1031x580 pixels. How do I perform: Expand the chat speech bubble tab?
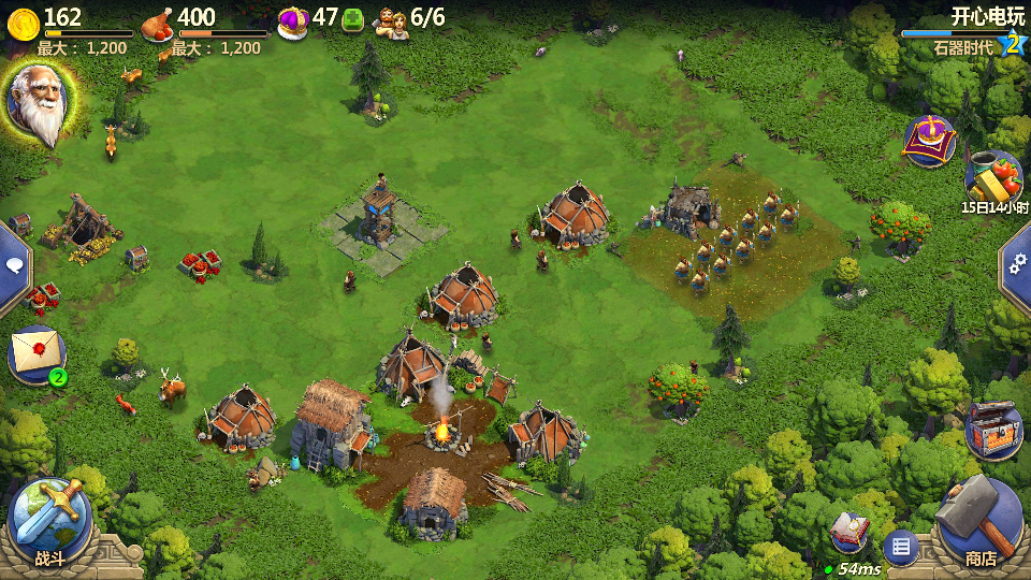(x=13, y=266)
